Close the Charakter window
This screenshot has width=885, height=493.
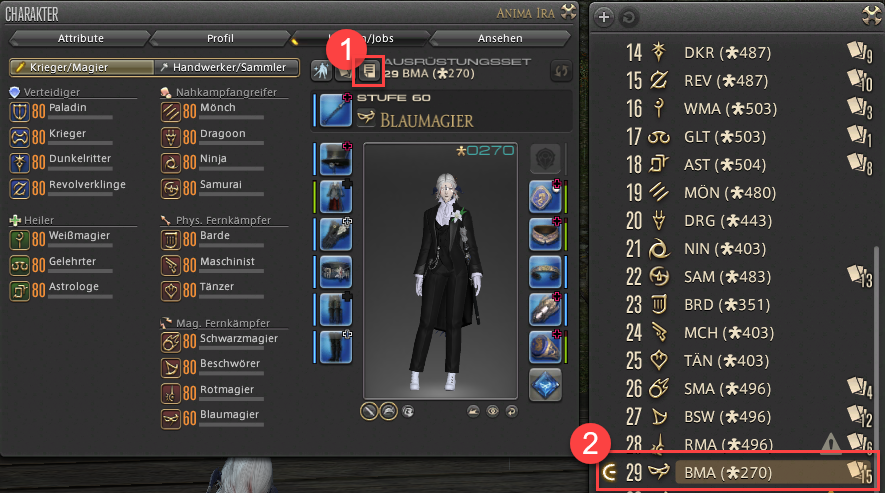point(568,13)
